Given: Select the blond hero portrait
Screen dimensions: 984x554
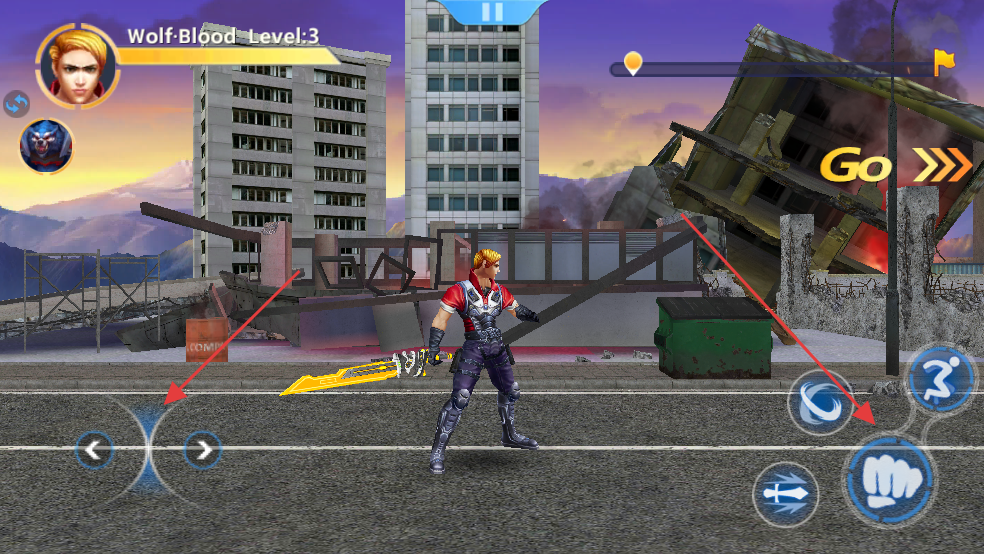Looking at the screenshot, I should pos(76,66).
